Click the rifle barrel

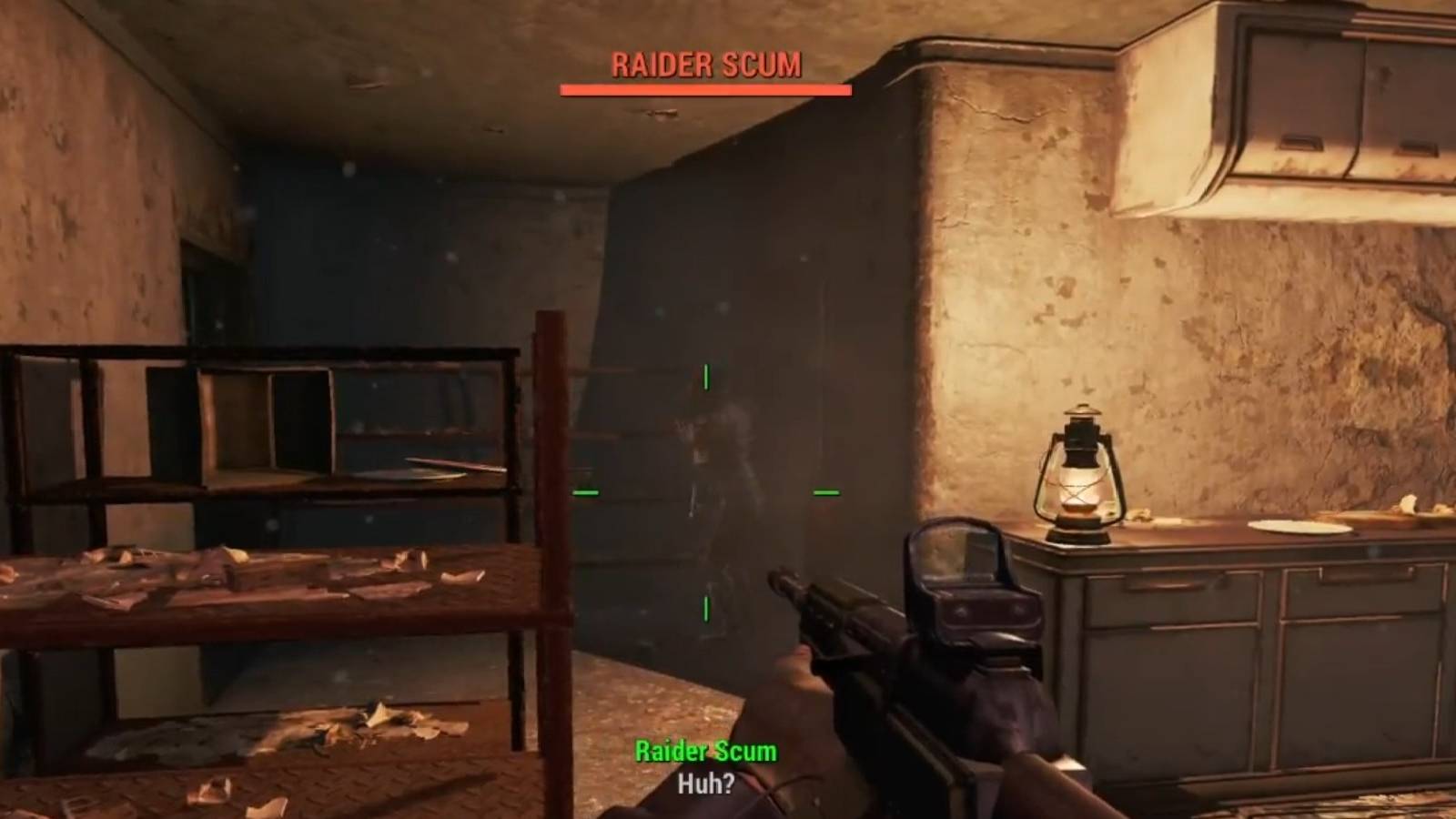[801, 591]
